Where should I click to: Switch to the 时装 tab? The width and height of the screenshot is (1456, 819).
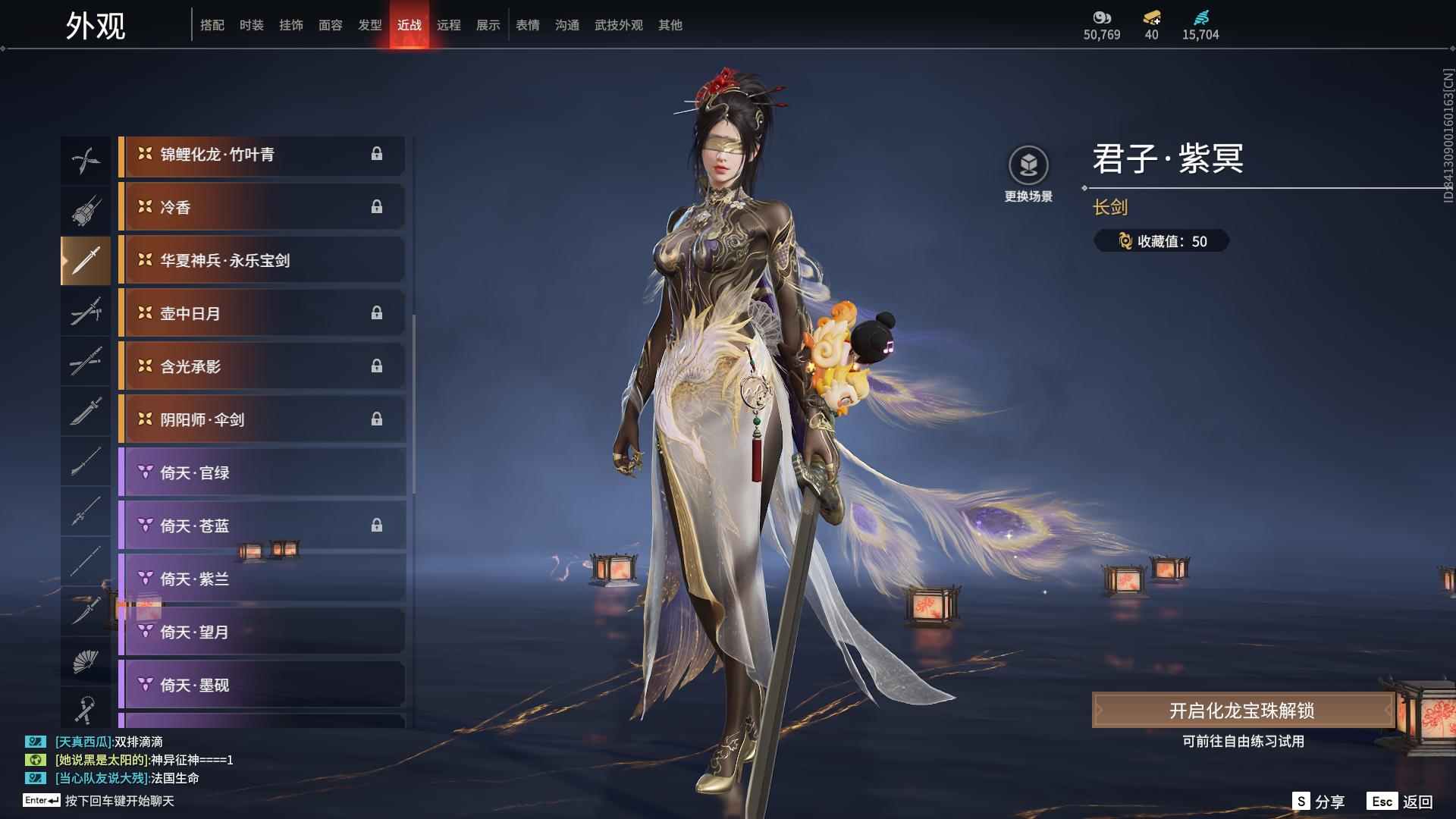(x=251, y=24)
